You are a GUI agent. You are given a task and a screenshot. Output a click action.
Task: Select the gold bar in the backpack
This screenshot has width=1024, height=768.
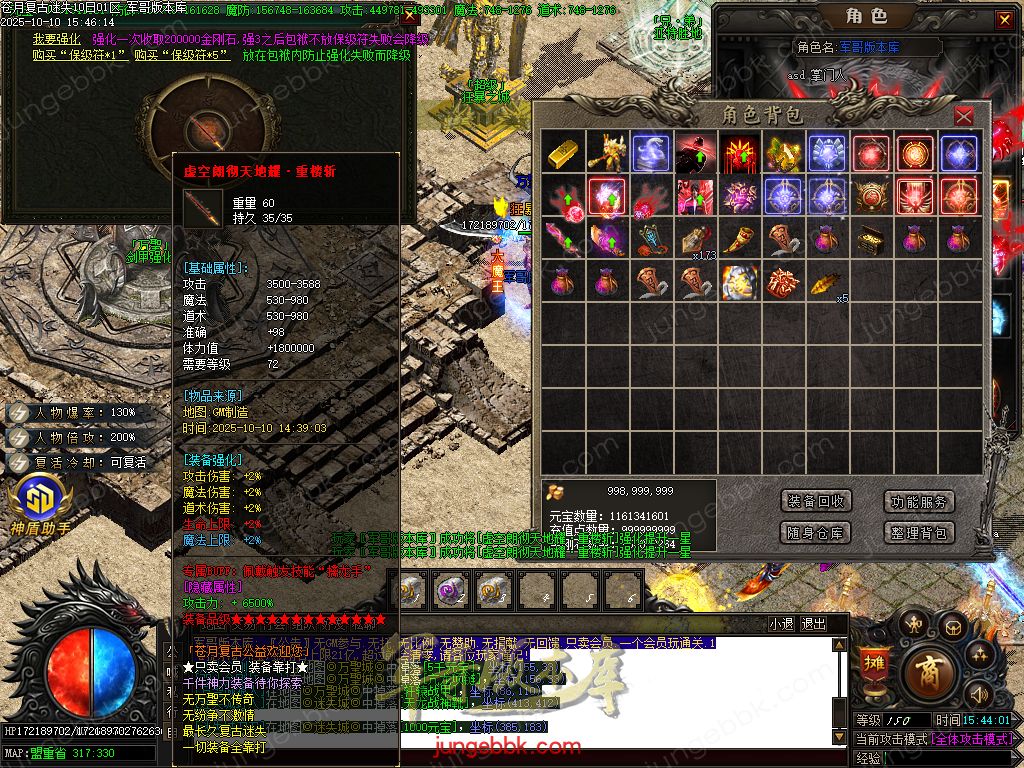click(563, 152)
